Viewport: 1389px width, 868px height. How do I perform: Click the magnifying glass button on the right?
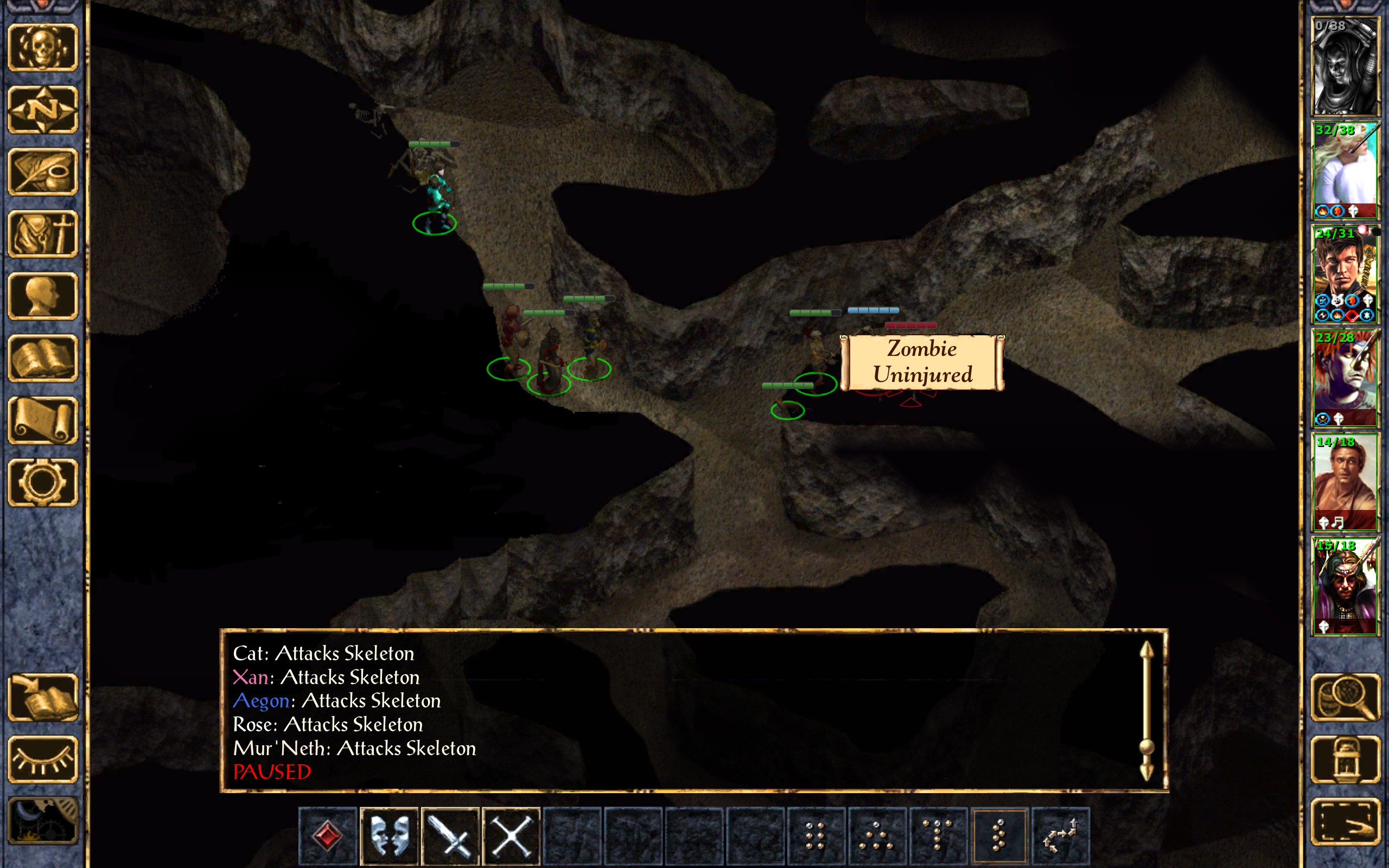pyautogui.click(x=1346, y=697)
